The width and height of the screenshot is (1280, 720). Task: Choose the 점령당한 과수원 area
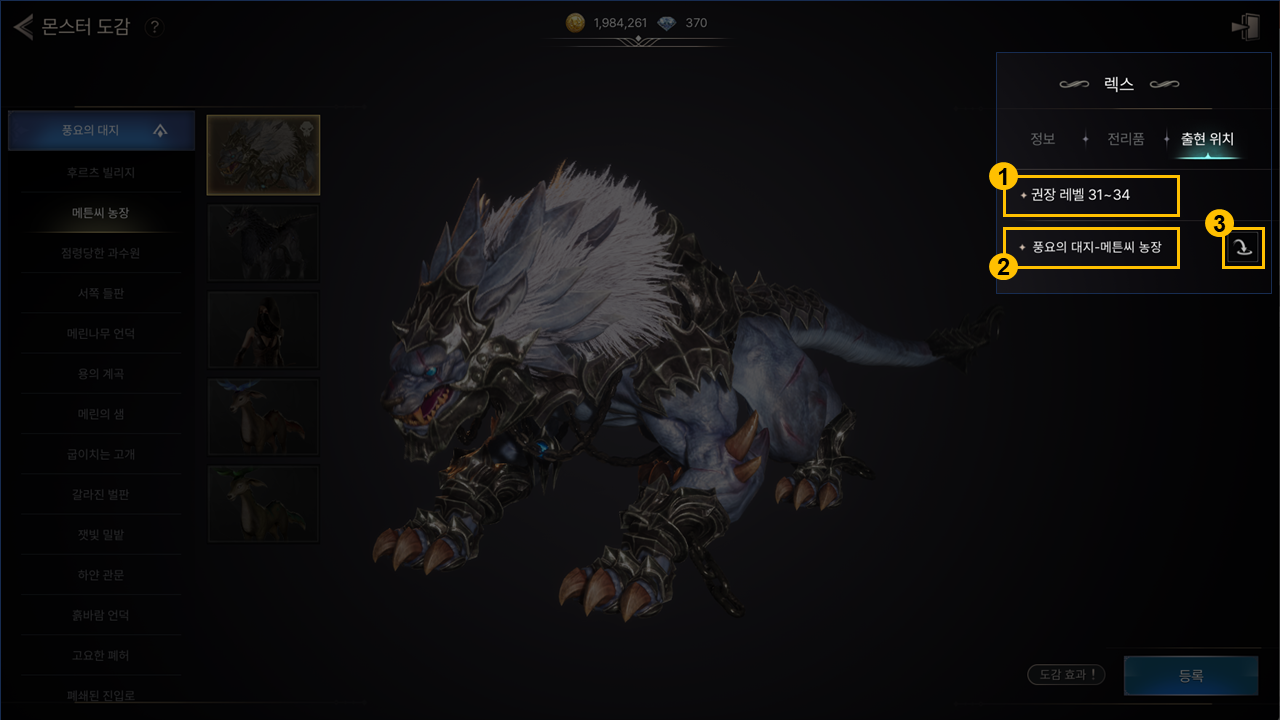(x=100, y=253)
